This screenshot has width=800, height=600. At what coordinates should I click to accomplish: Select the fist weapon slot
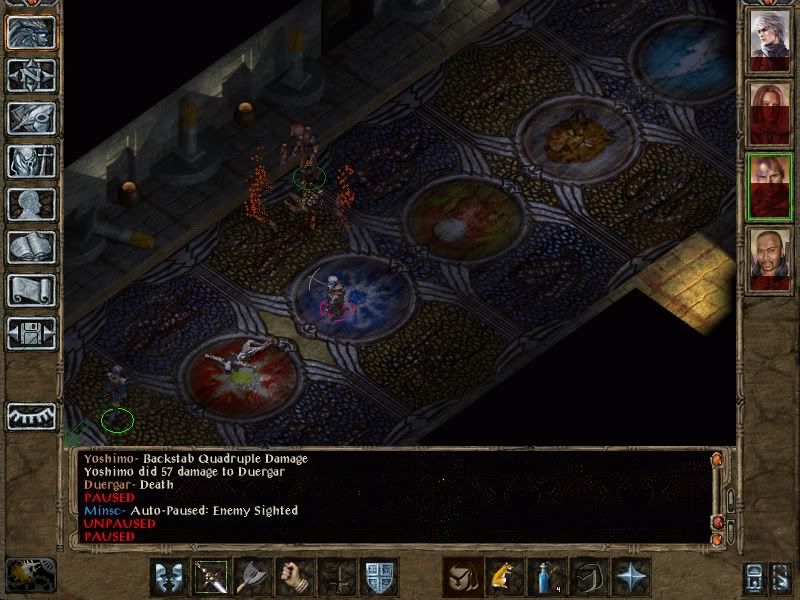(295, 577)
